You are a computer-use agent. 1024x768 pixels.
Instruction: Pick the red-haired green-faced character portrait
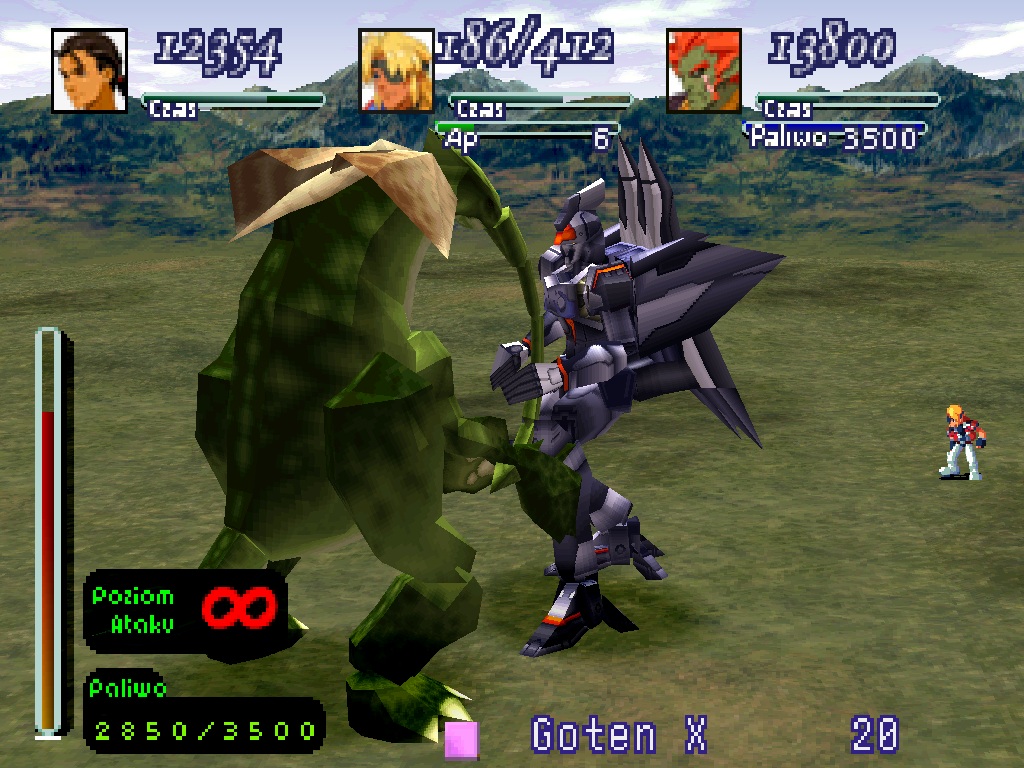[704, 71]
